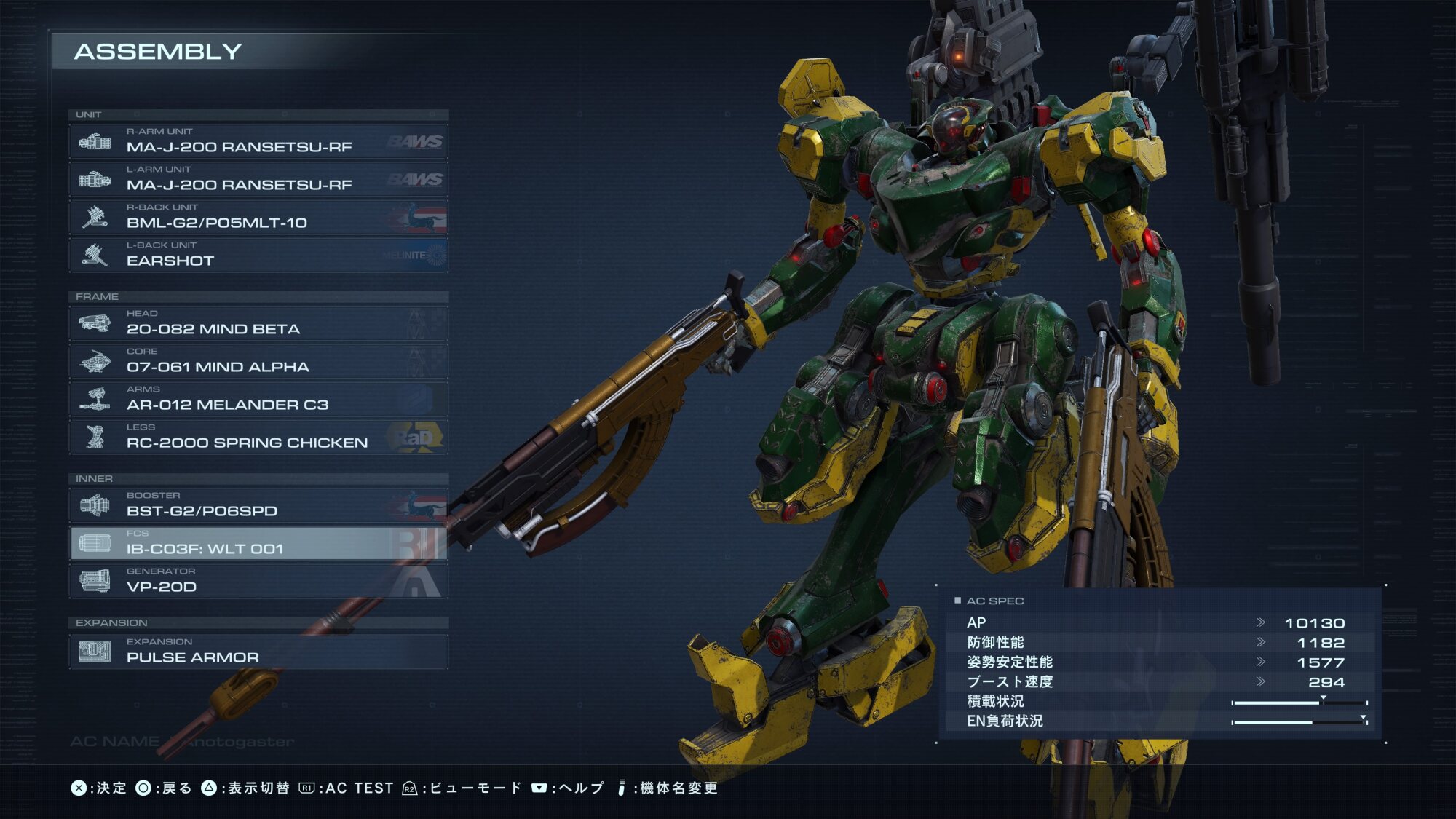Select the R-ARM UNIT MA-J-200 RANSETSU-RF slot
The width and height of the screenshot is (1456, 819).
[x=258, y=141]
